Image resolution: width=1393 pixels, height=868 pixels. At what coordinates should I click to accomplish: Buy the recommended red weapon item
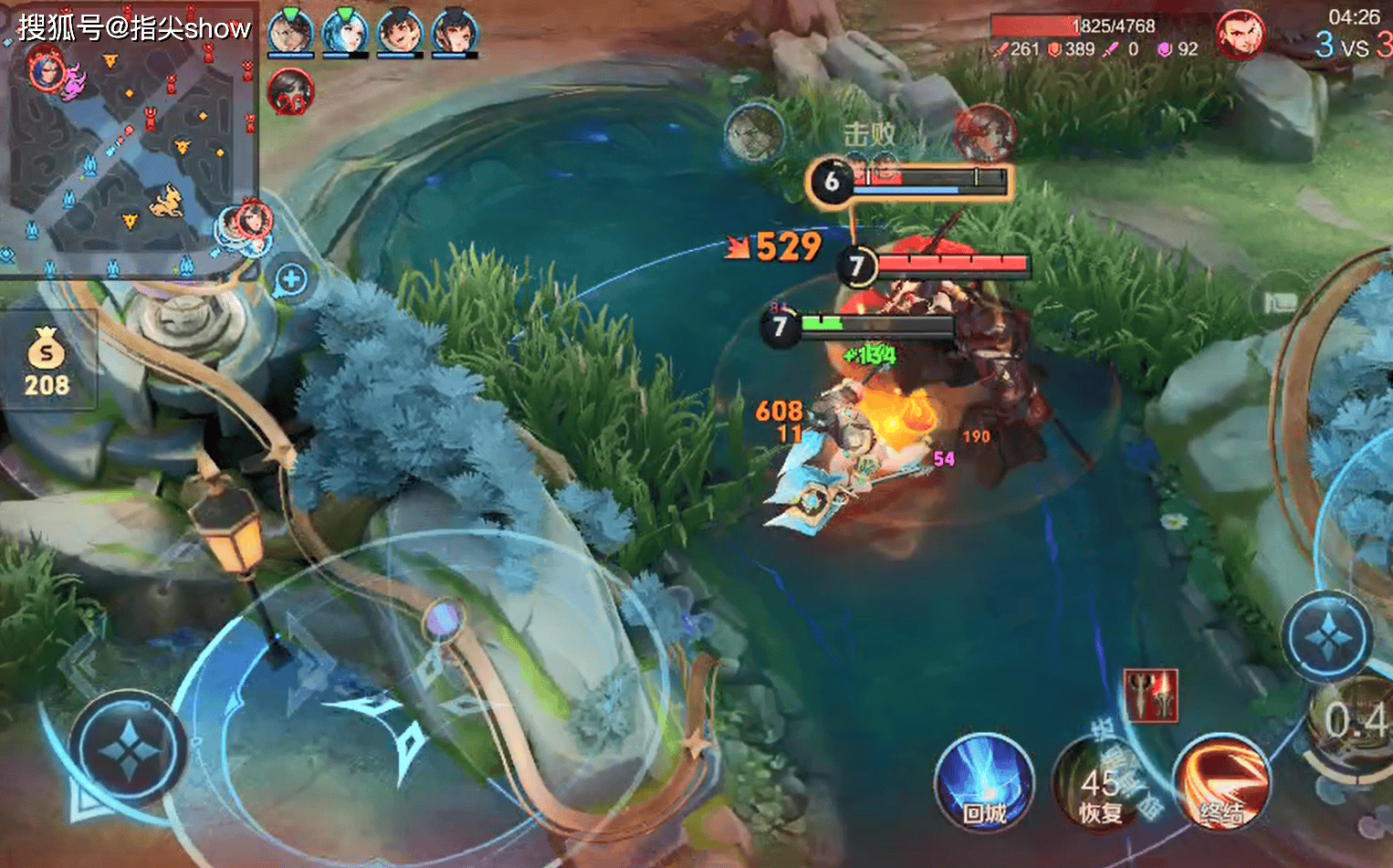click(x=1151, y=695)
